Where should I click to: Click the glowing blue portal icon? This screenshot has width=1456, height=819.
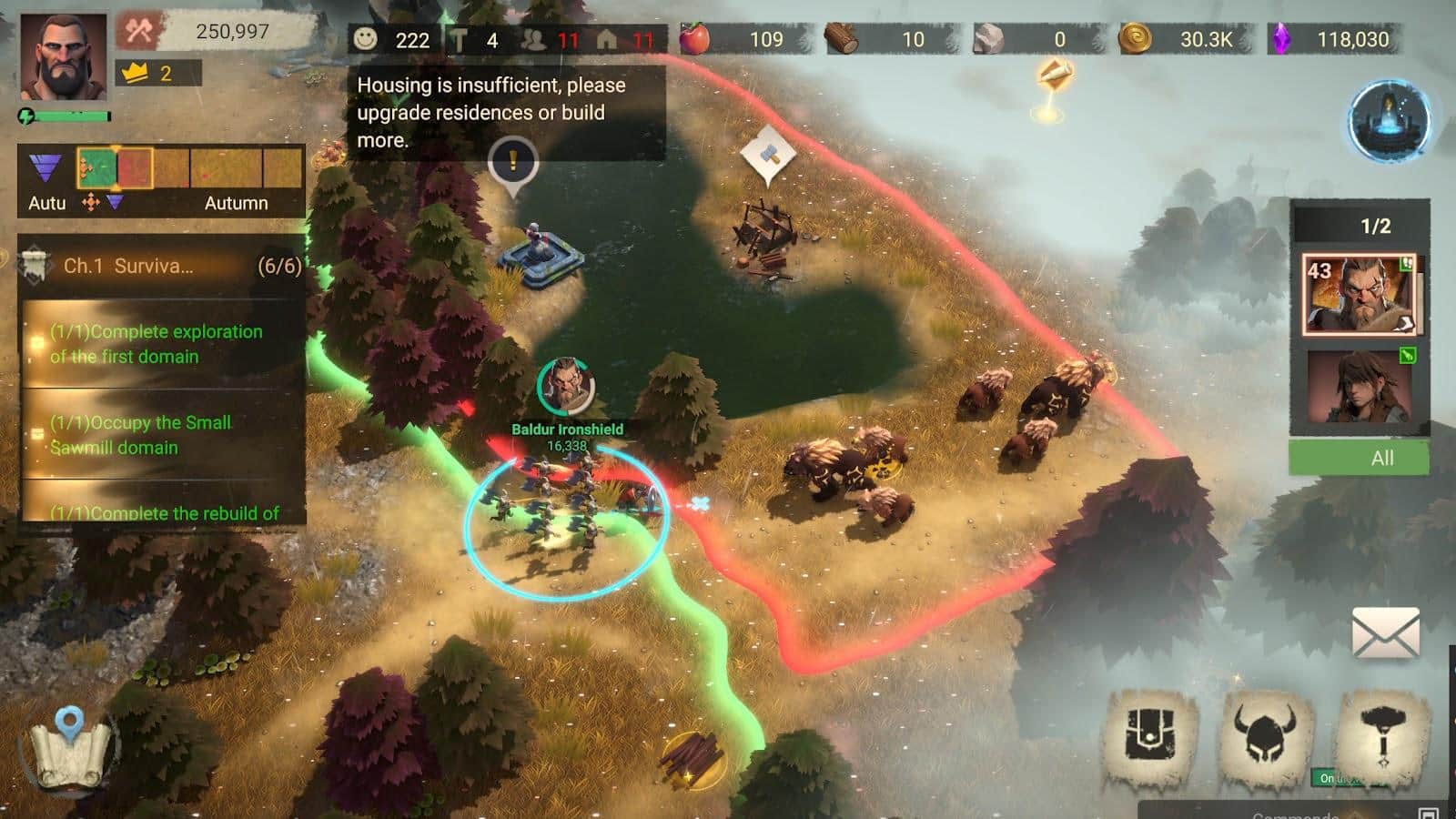click(1390, 121)
